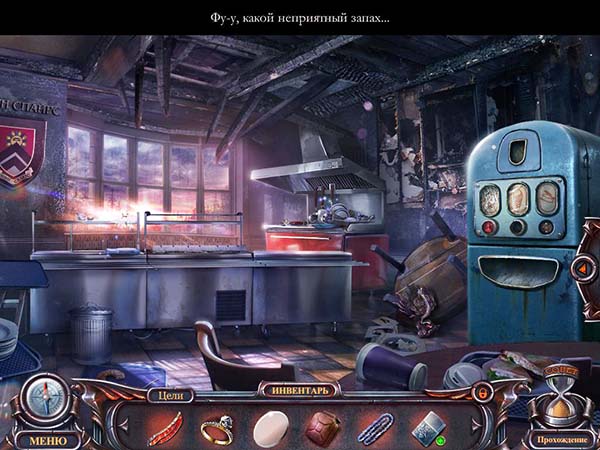The height and width of the screenshot is (450, 600).
Task: Open the Цели objectives list
Action: coord(168,394)
